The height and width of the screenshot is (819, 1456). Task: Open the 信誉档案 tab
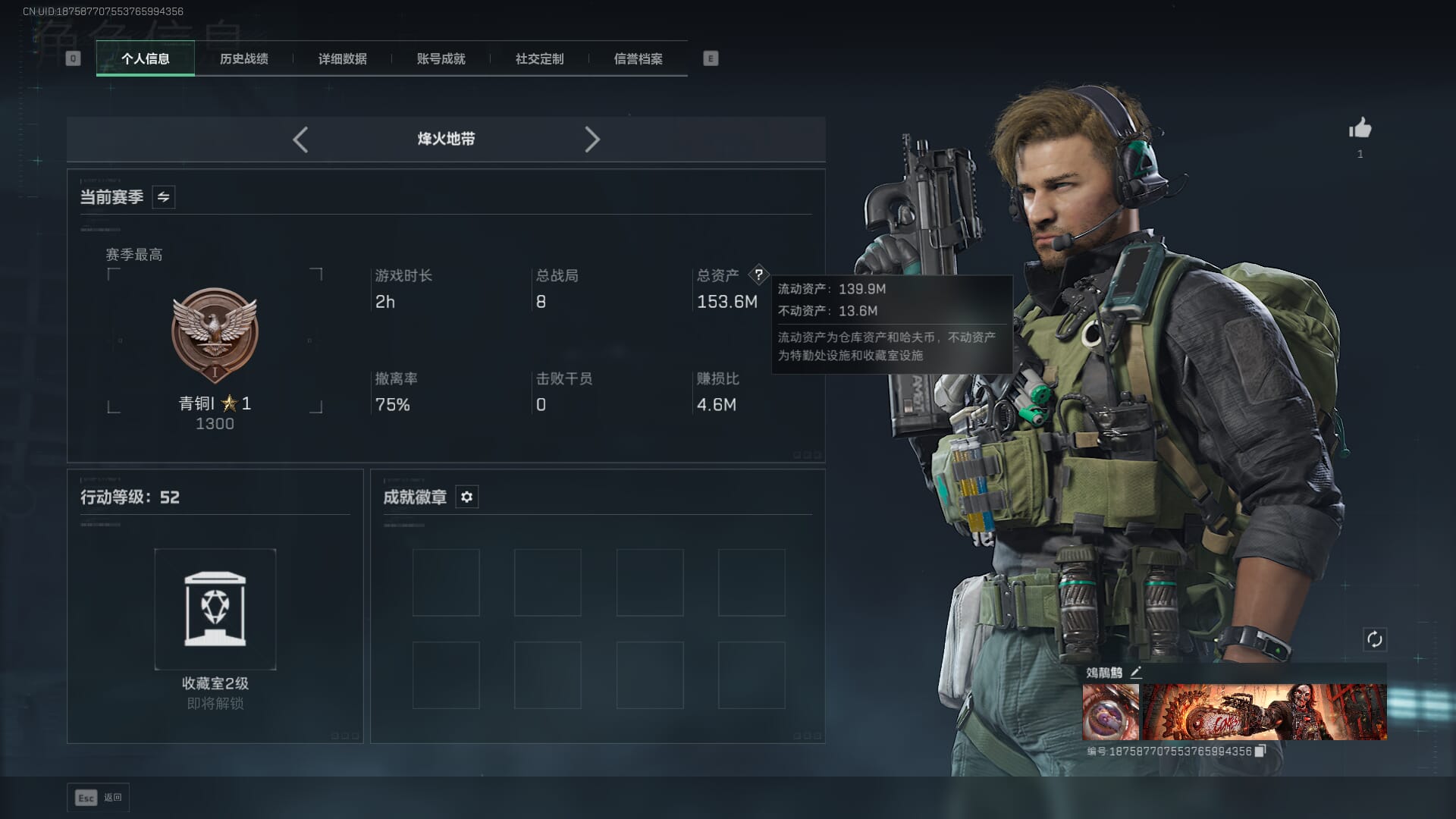point(638,59)
